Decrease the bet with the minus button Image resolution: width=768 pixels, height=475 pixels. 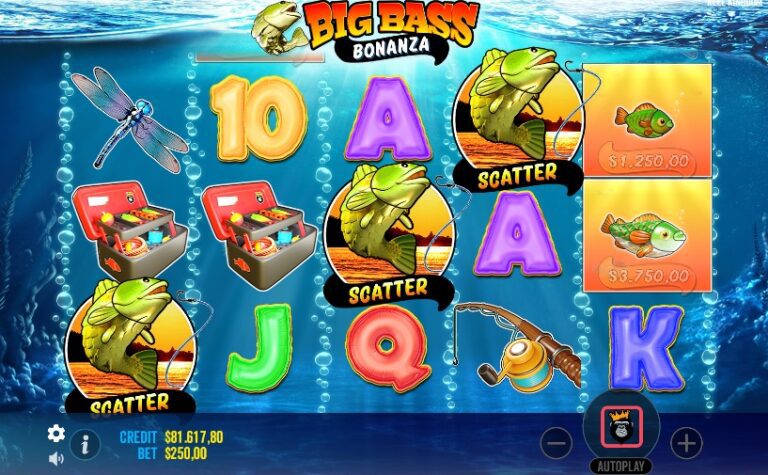click(556, 442)
